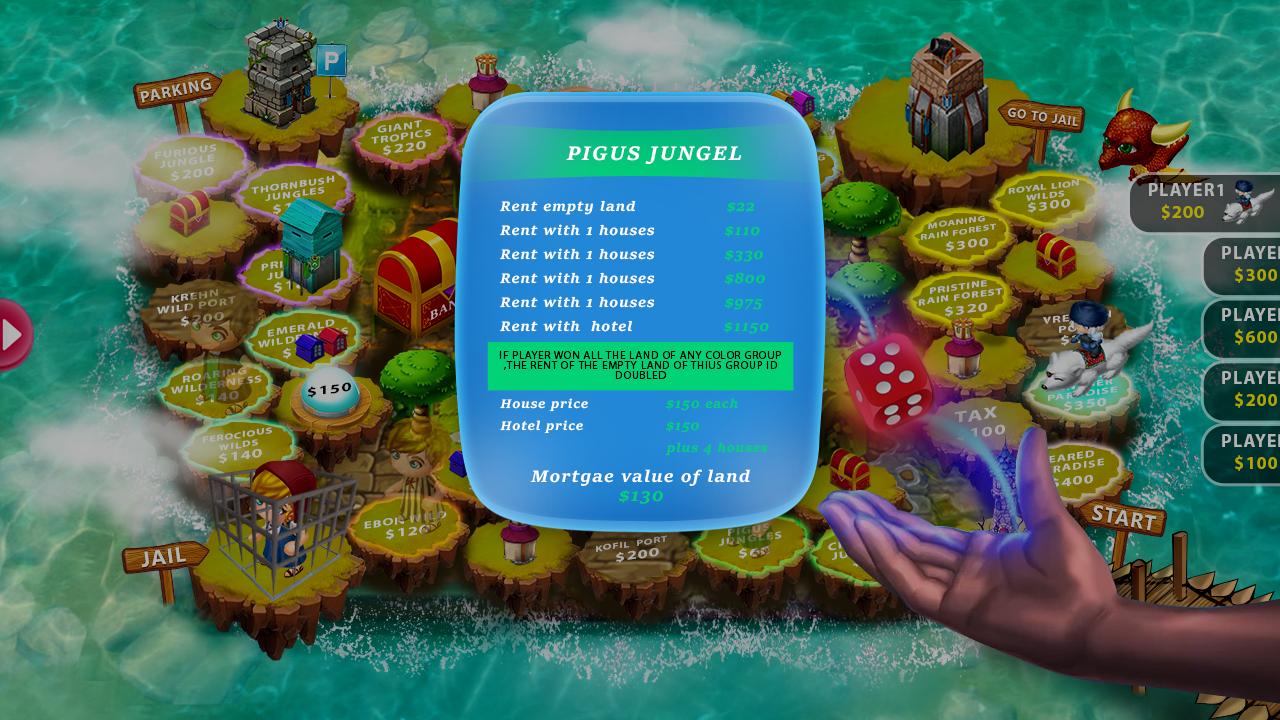
Task: Select the Player1 panel
Action: tap(1204, 201)
